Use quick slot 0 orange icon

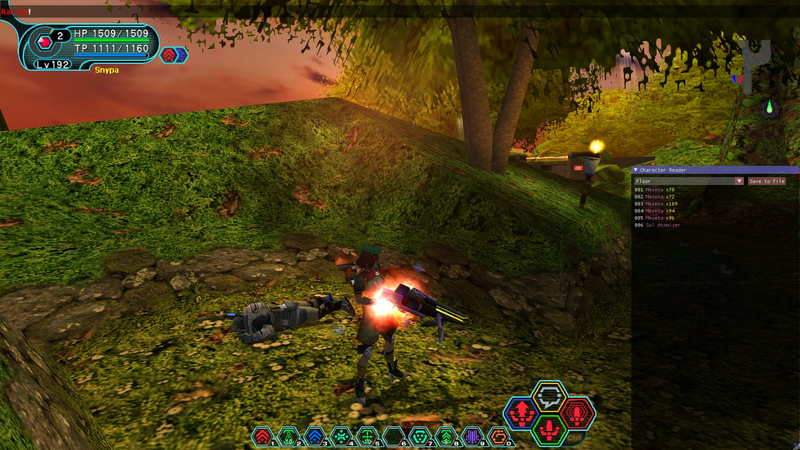[x=498, y=436]
